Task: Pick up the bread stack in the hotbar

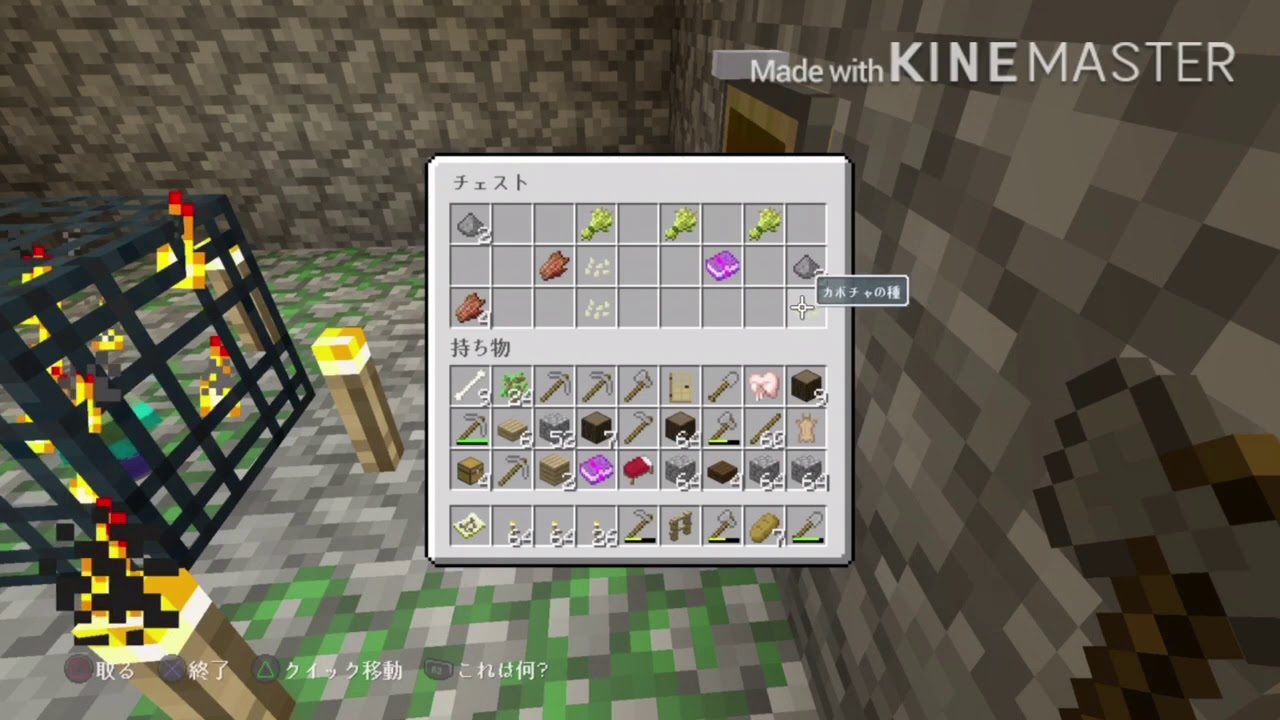Action: 764,528
